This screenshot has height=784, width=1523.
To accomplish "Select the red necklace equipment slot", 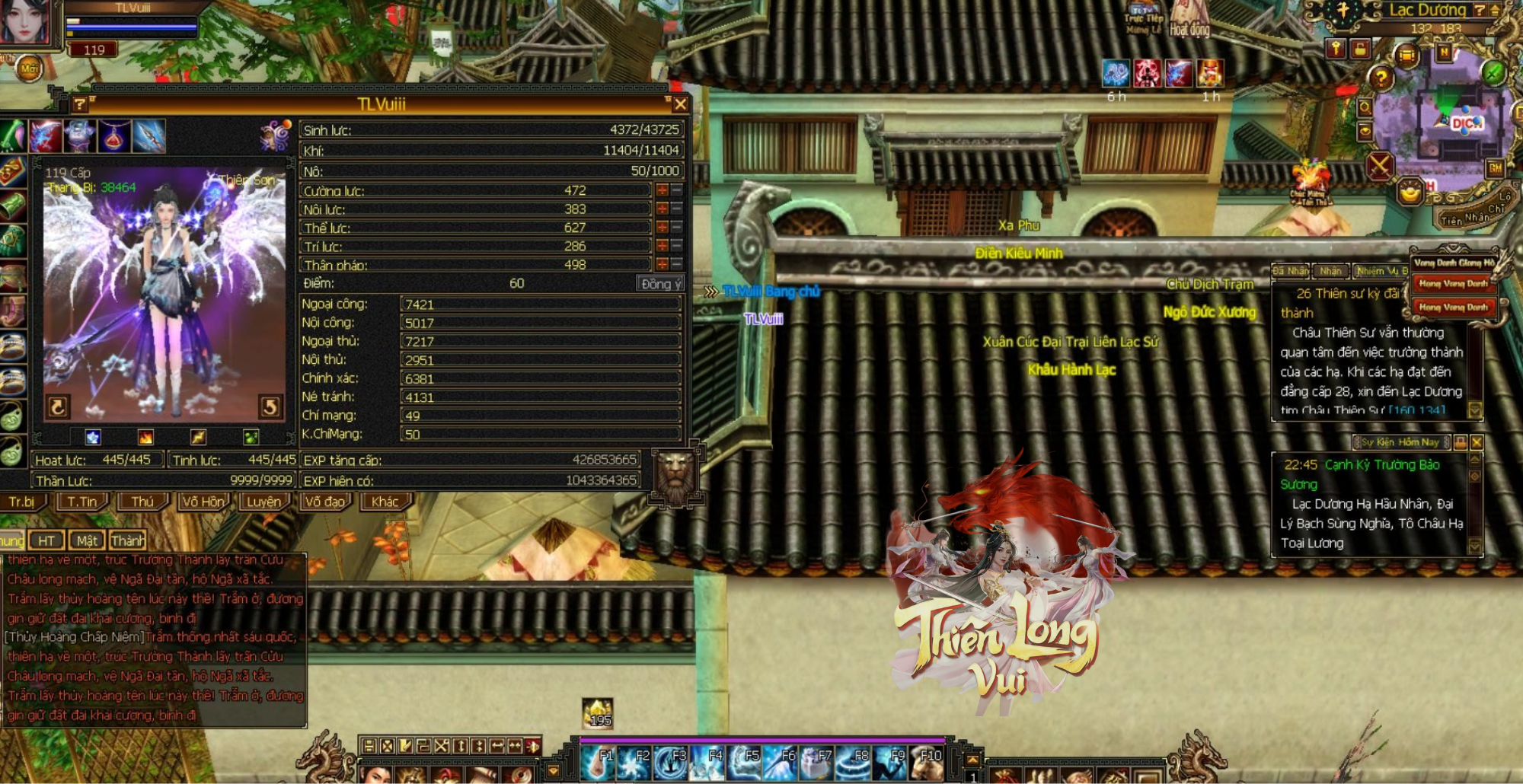I will tap(114, 136).
